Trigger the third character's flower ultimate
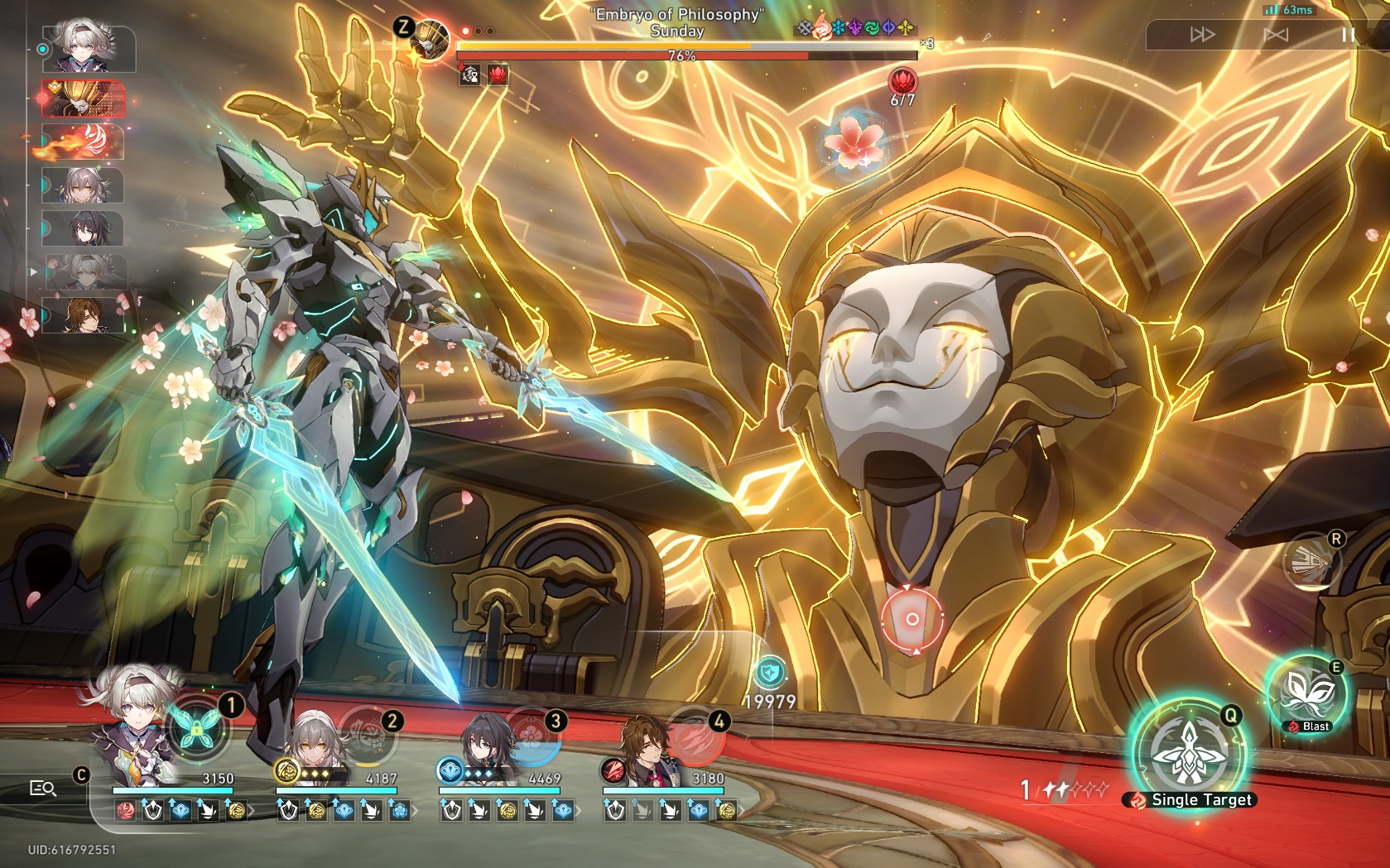Viewport: 1390px width, 868px height. tap(529, 734)
